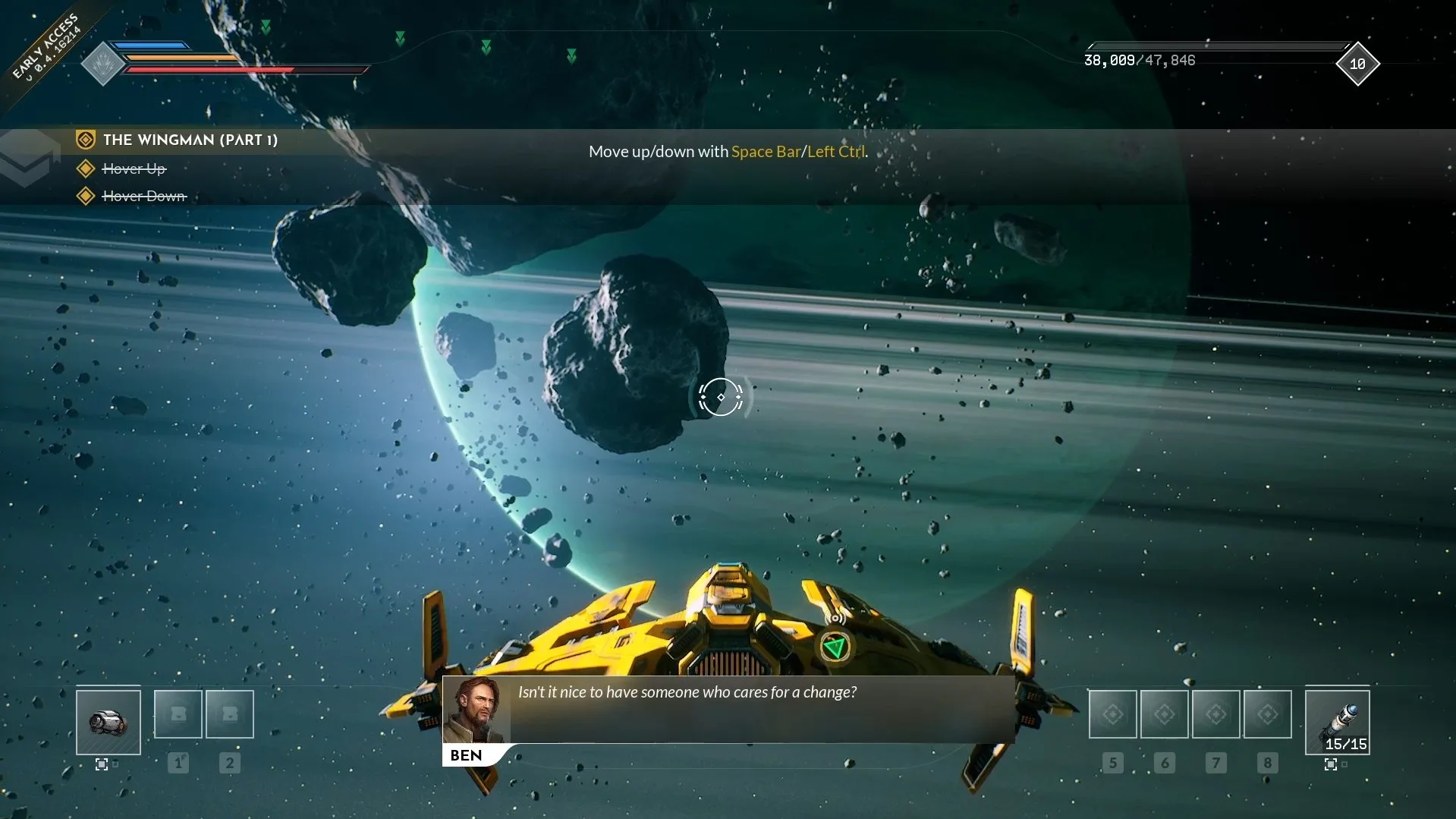Select the missile launcher slot showing 15/15
The width and height of the screenshot is (1456, 819).
pos(1337,722)
